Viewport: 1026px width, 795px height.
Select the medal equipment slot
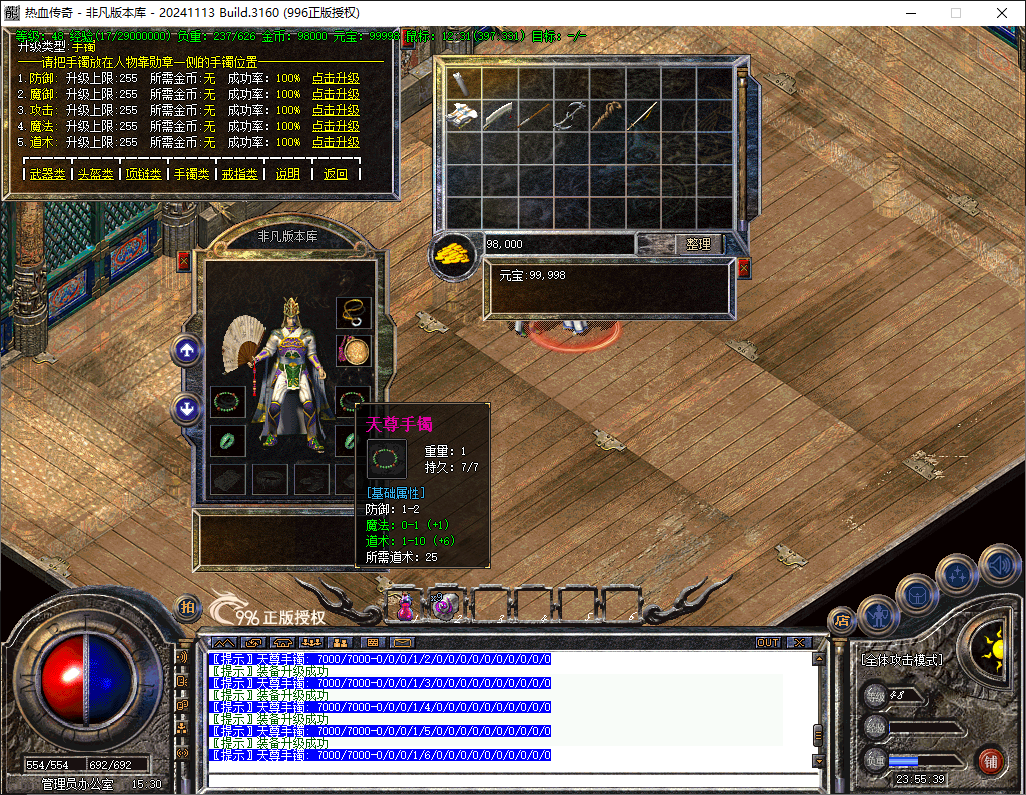tap(353, 351)
